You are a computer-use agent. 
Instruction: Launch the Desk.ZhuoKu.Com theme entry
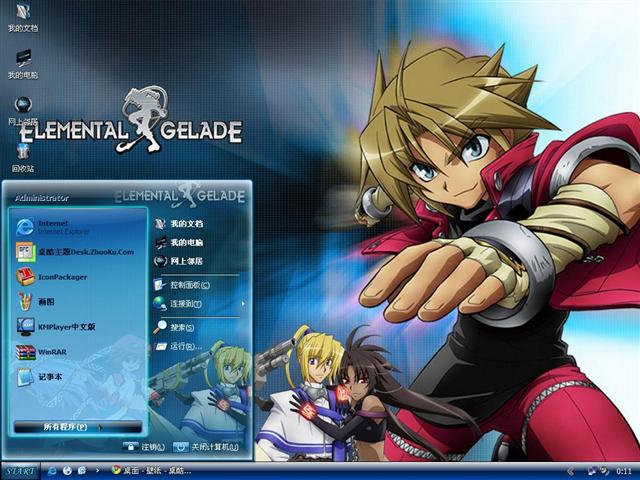point(80,251)
